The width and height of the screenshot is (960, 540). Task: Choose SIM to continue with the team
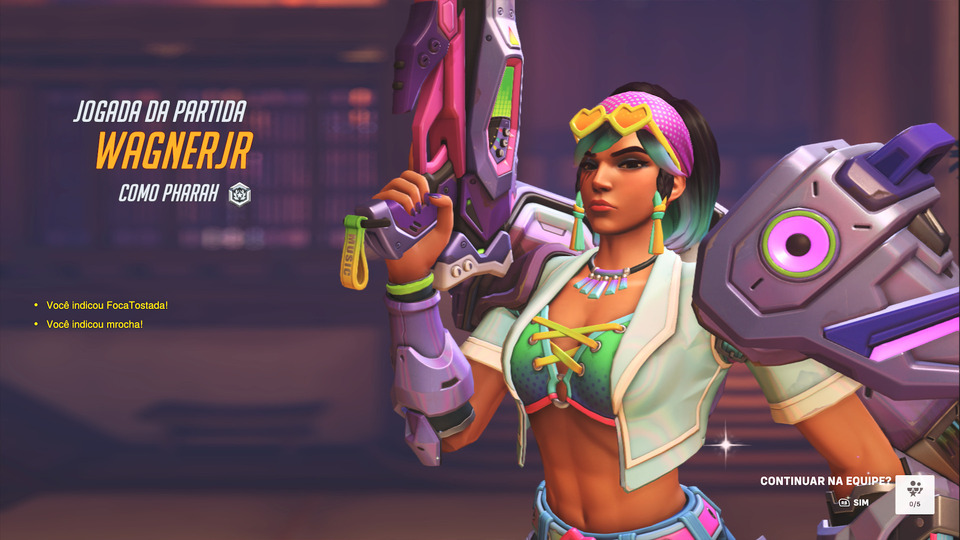854,502
